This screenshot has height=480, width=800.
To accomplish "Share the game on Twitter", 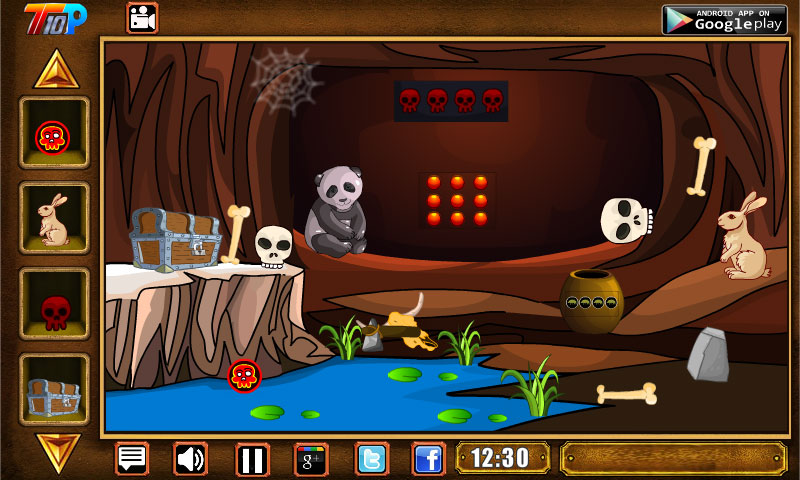I will pos(372,459).
